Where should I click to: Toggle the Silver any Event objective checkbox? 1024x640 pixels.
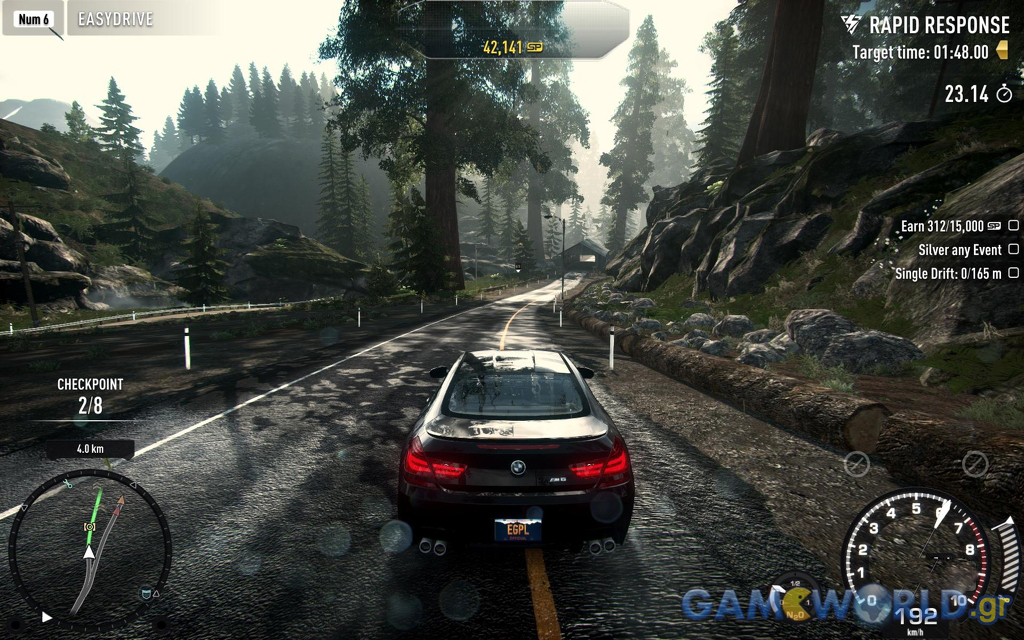[x=1013, y=250]
